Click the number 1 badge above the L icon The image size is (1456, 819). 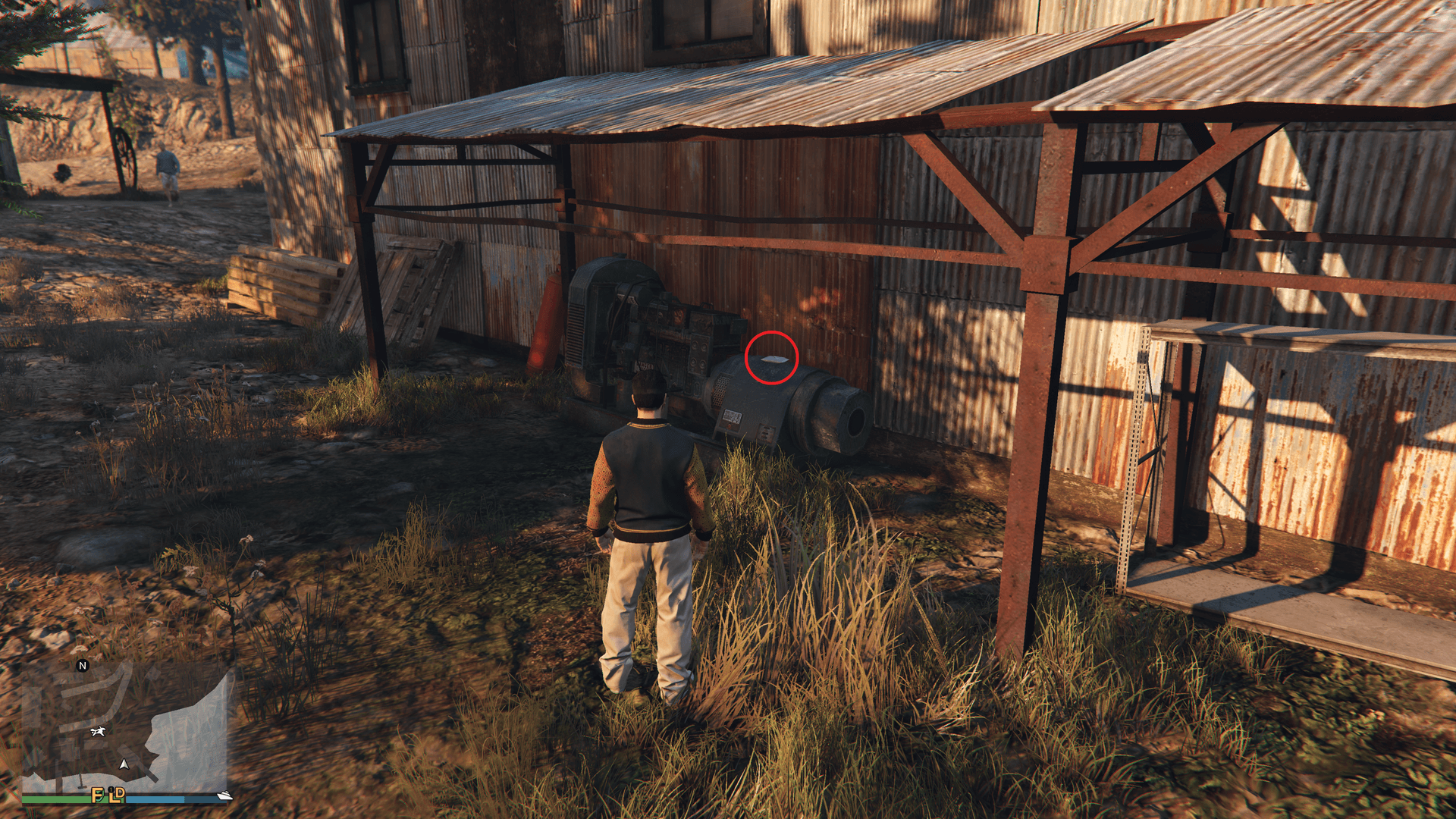tap(111, 789)
